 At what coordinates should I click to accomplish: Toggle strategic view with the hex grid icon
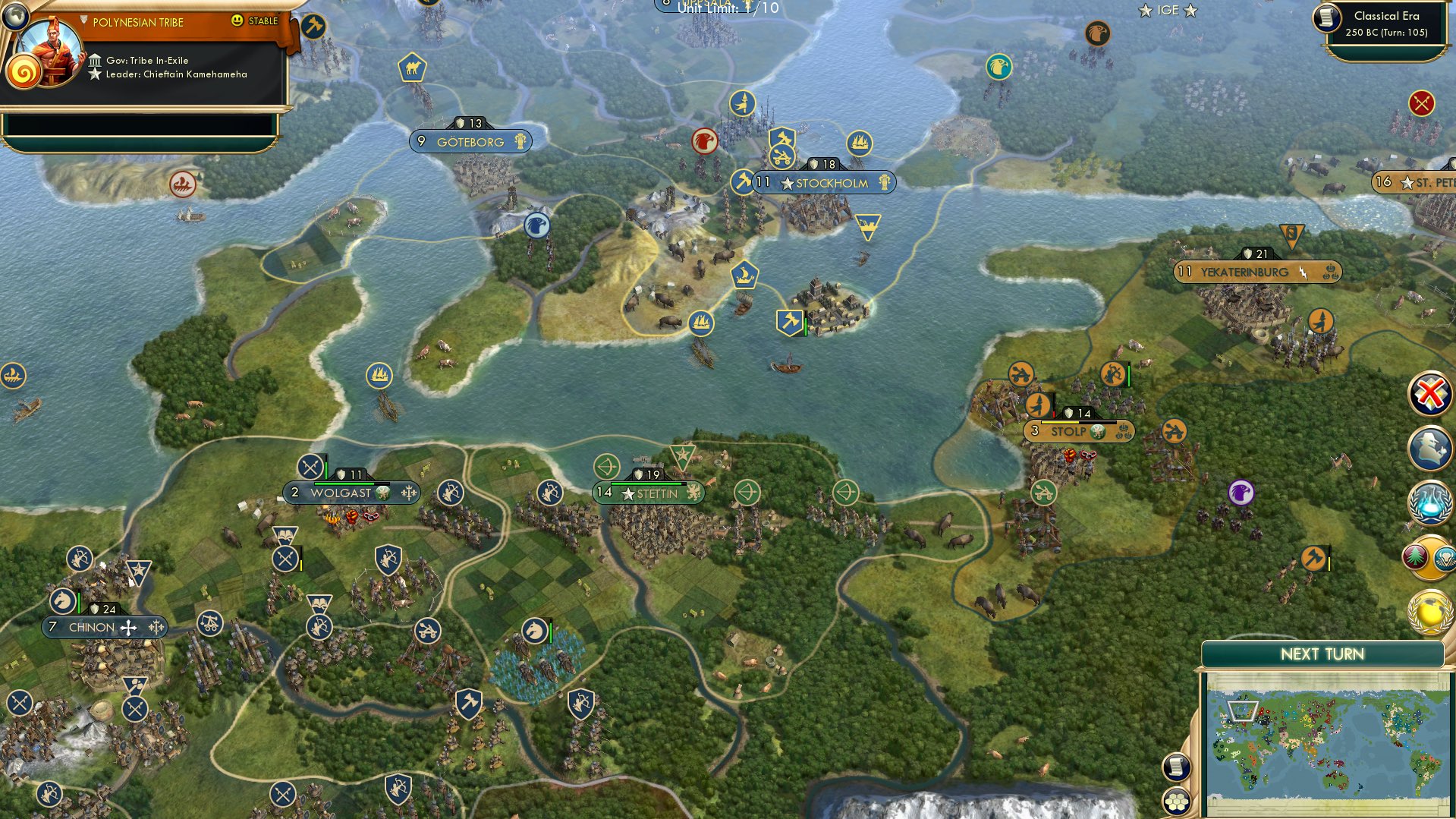point(1177,802)
